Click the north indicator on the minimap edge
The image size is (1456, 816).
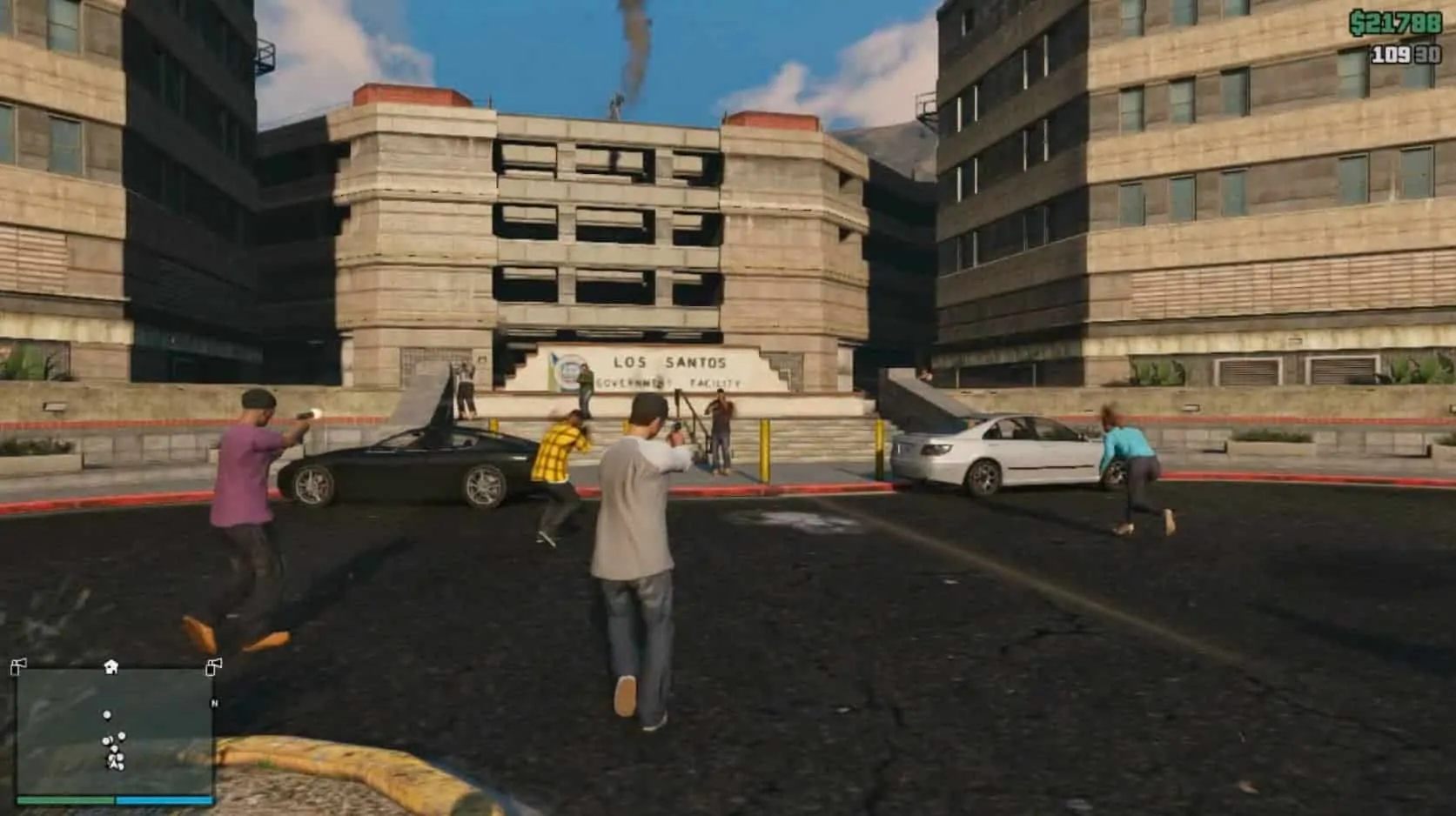tap(215, 704)
